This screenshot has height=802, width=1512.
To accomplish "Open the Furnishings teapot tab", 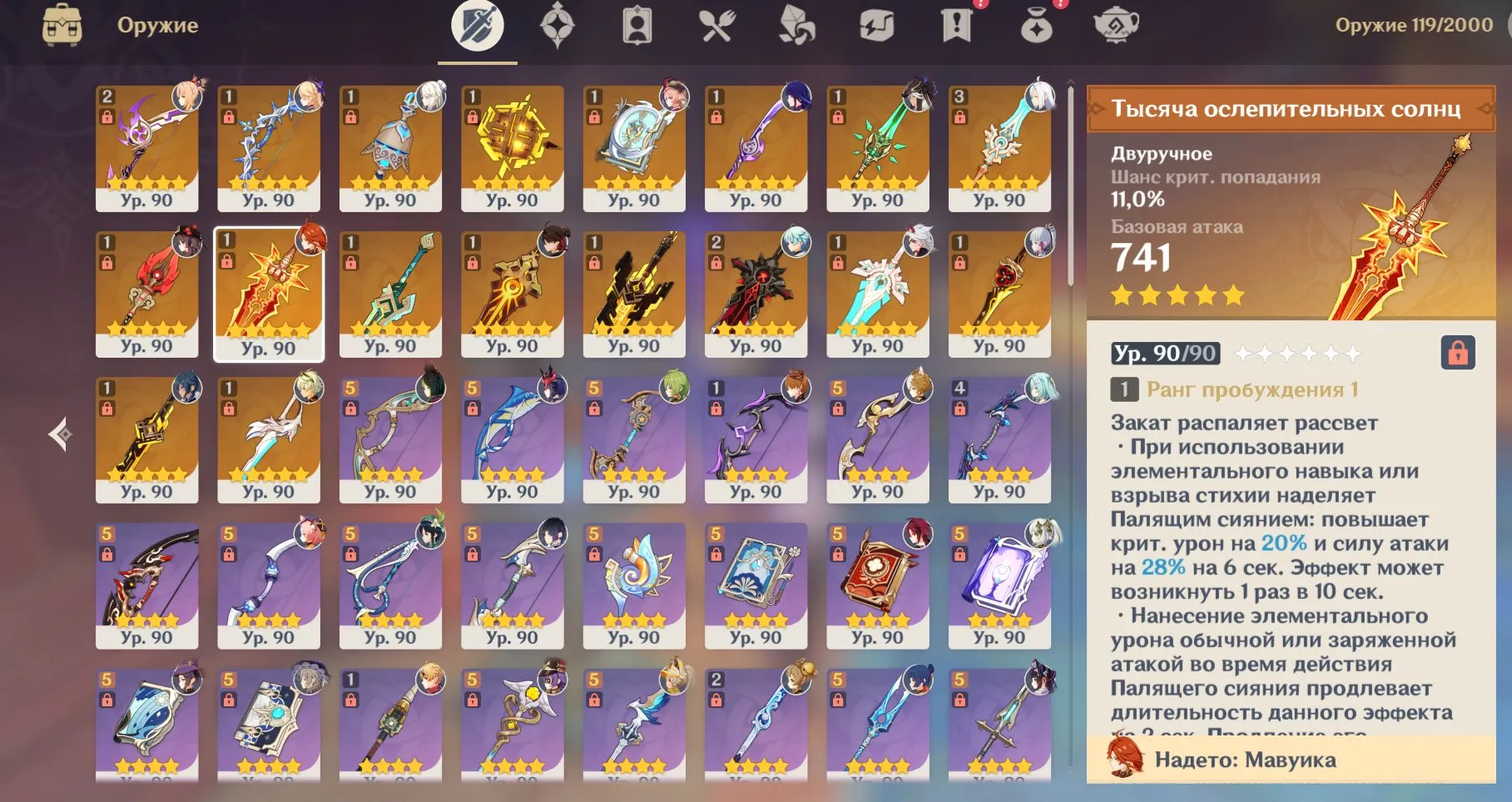I will click(1118, 26).
